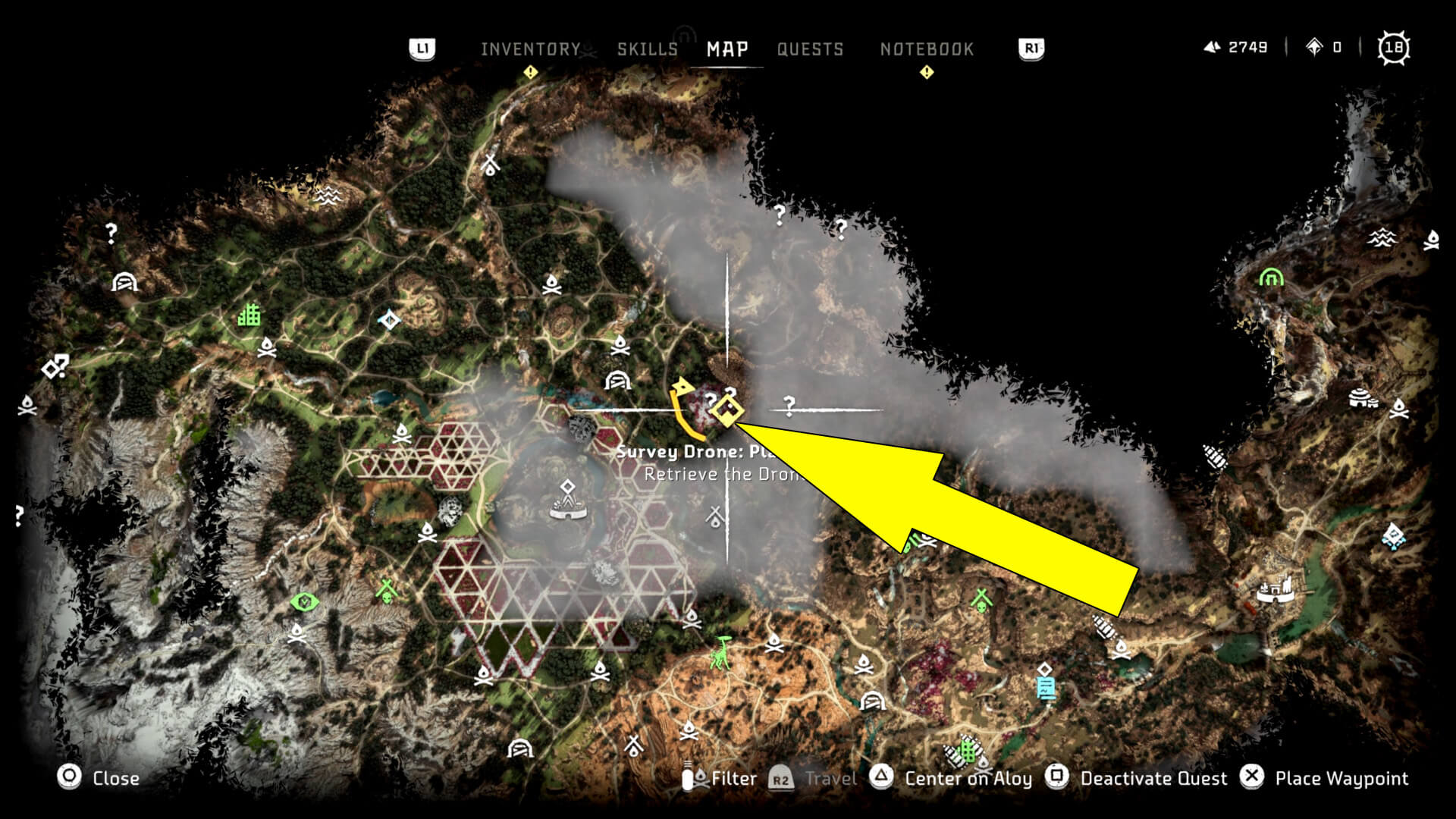Select the green eye machine site icon on western cliffs
The height and width of the screenshot is (819, 1456).
303,603
